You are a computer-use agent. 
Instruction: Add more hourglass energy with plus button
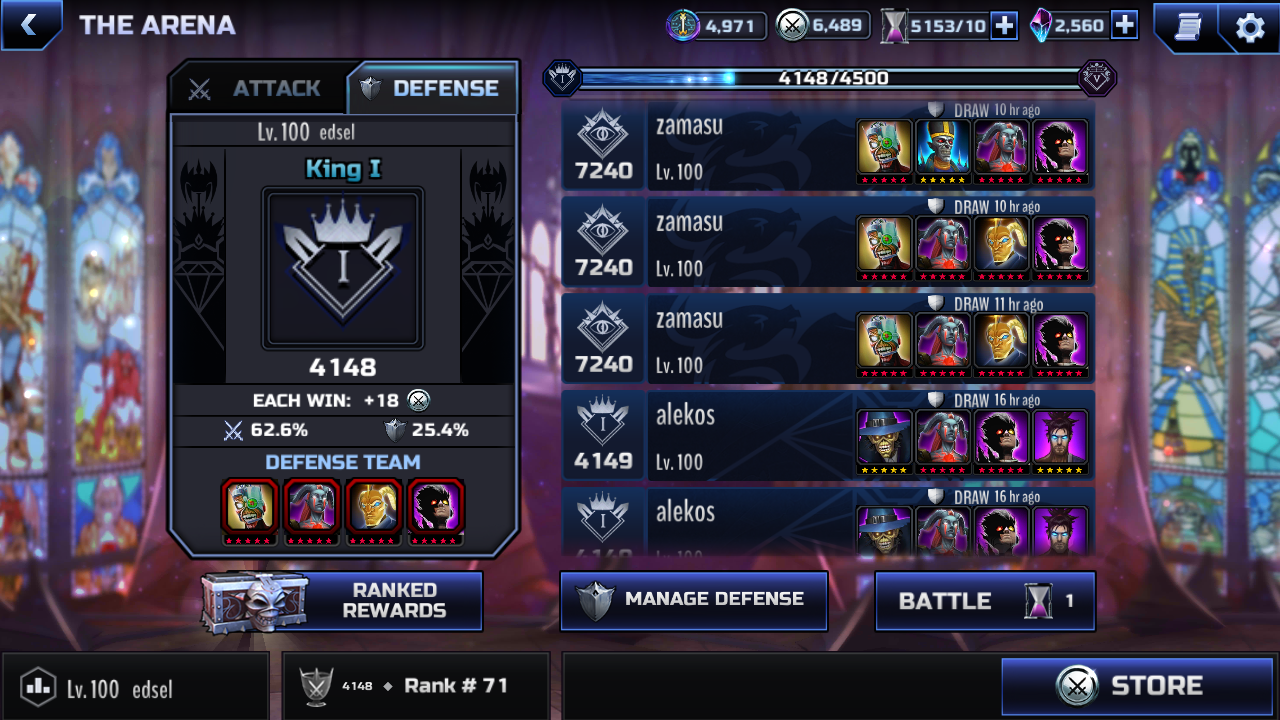click(x=1004, y=26)
